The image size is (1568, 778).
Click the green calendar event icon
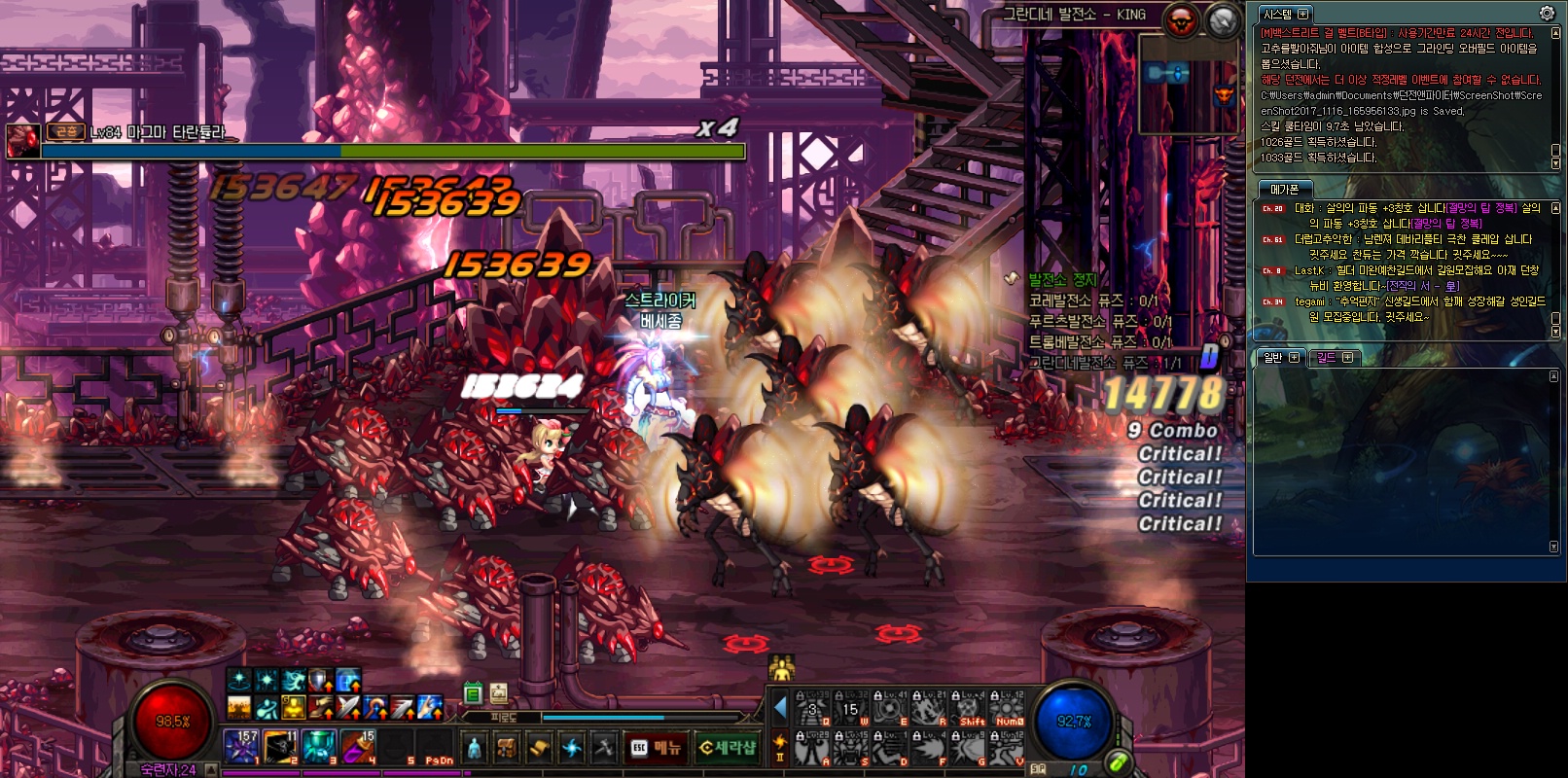click(473, 693)
